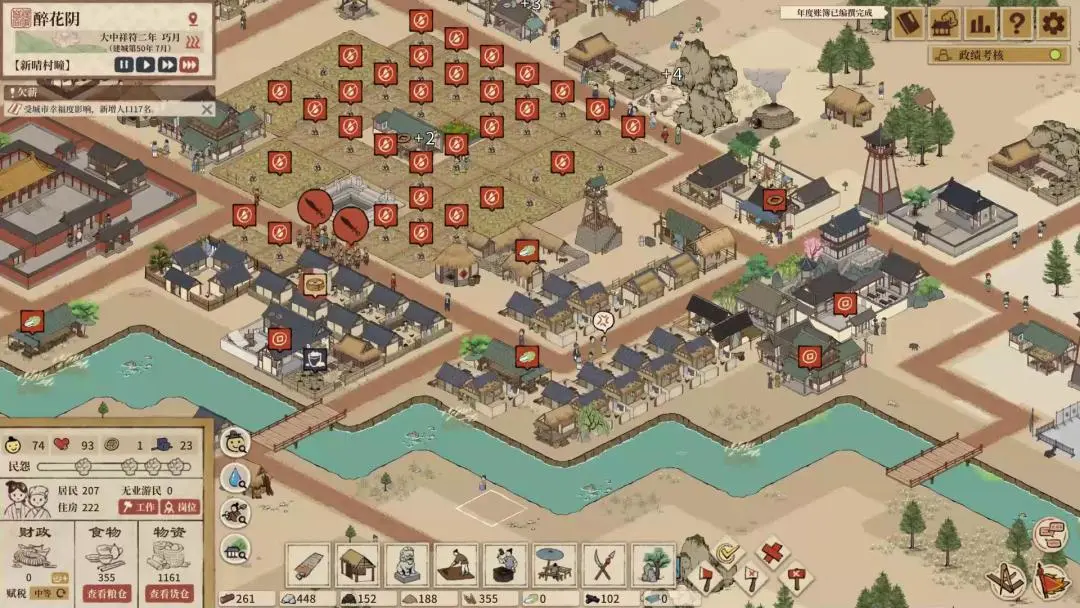Screen dimensions: 1080x608
Task: Click the 岗位 job positions button
Action: coord(180,507)
